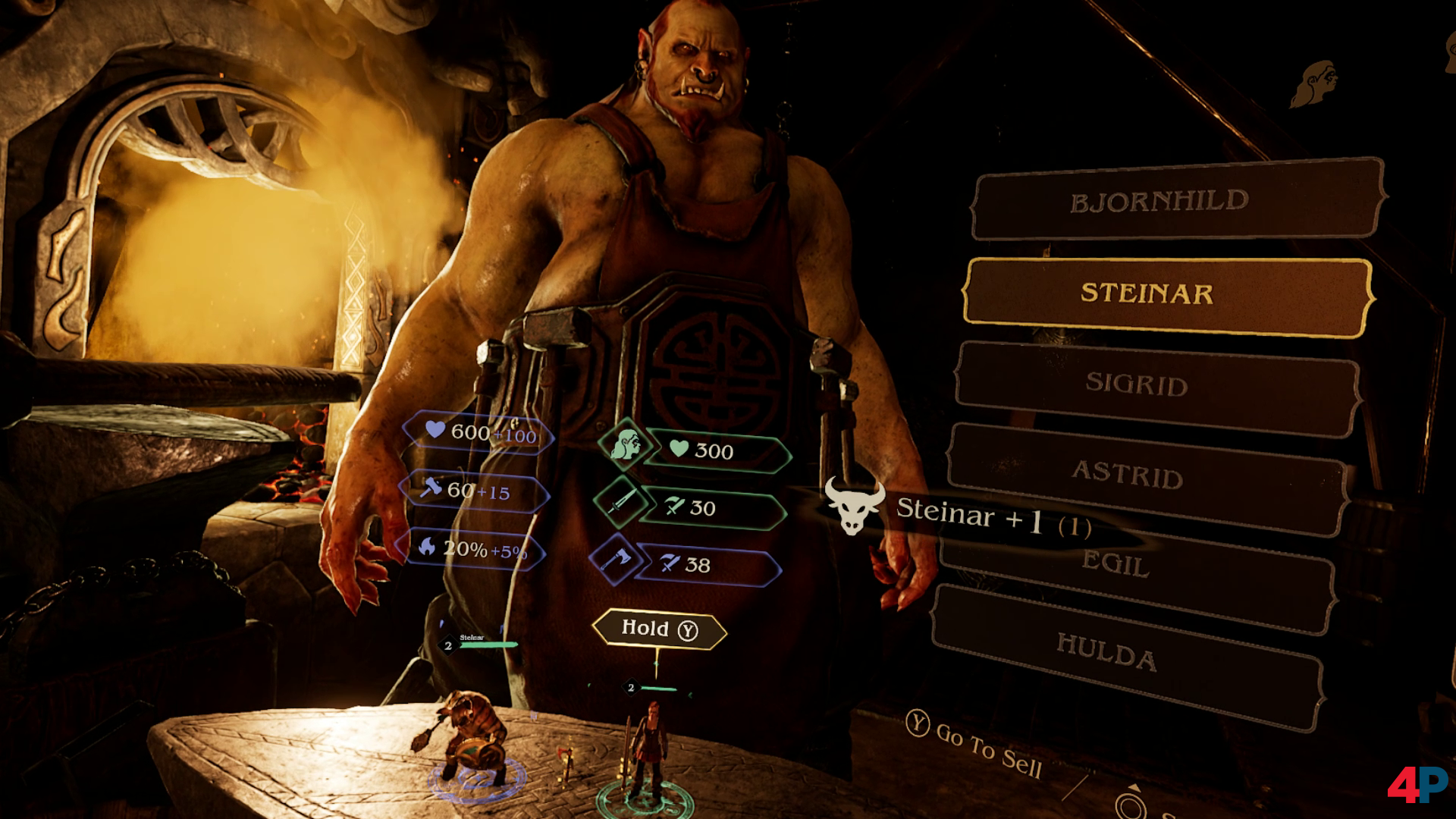Click the head profile icon in the corner

click(1316, 83)
